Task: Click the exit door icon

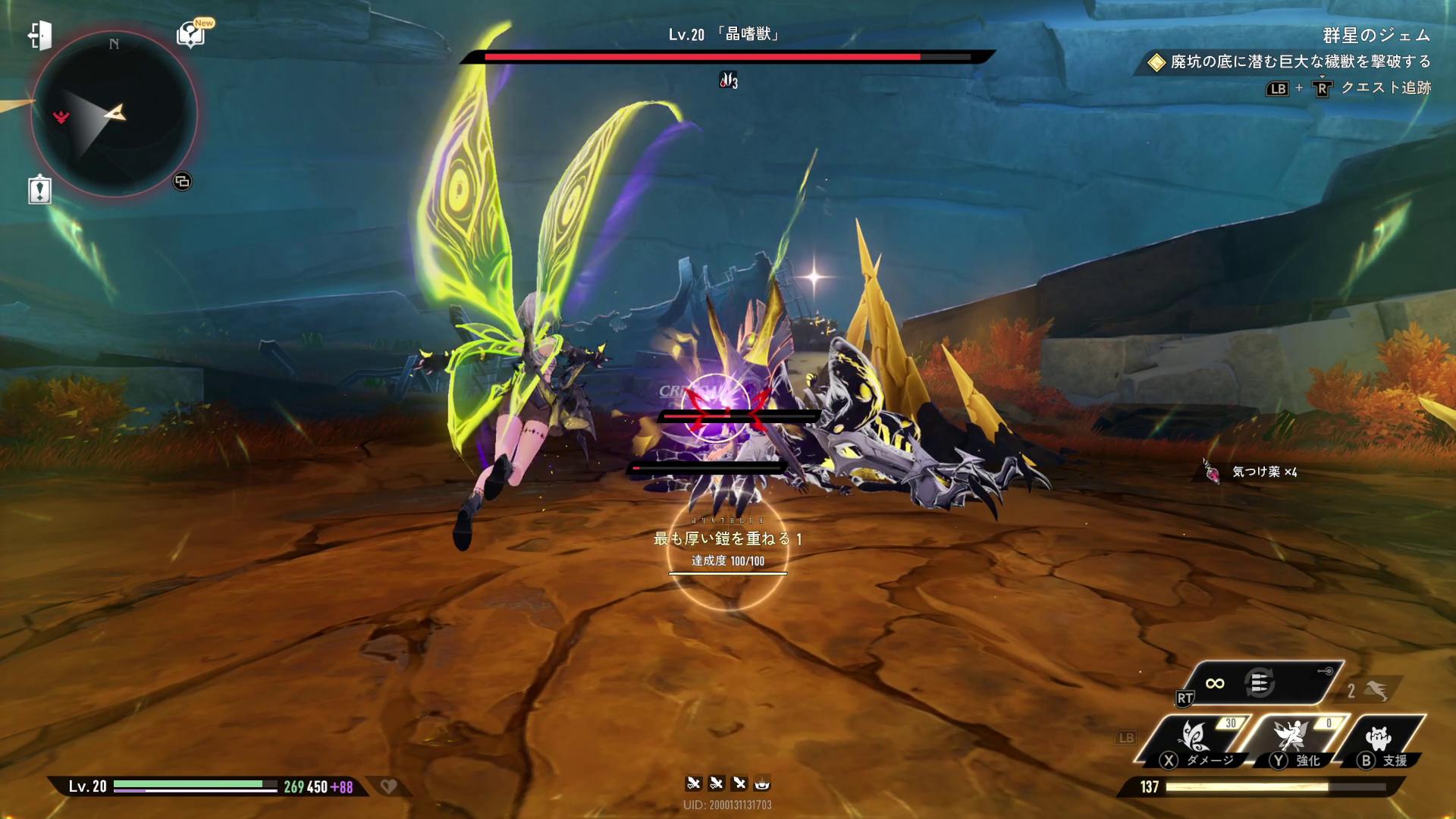Action: point(39,35)
